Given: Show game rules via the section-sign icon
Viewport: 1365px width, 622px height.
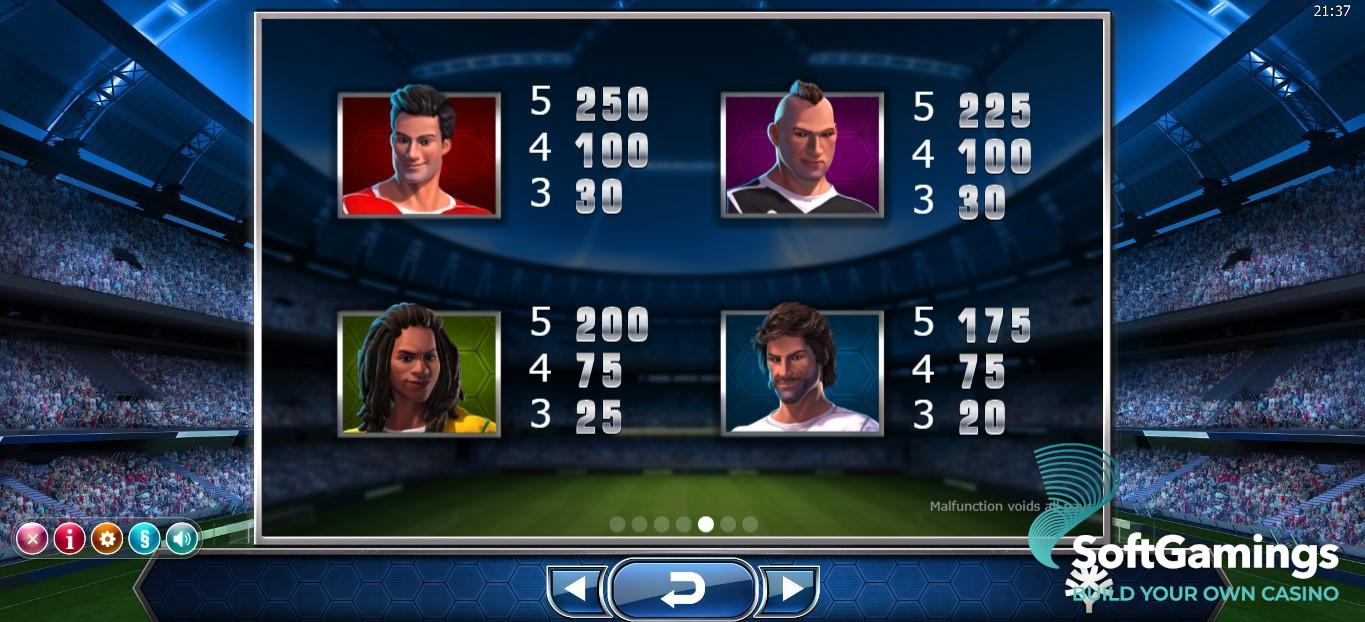Looking at the screenshot, I should coord(144,540).
